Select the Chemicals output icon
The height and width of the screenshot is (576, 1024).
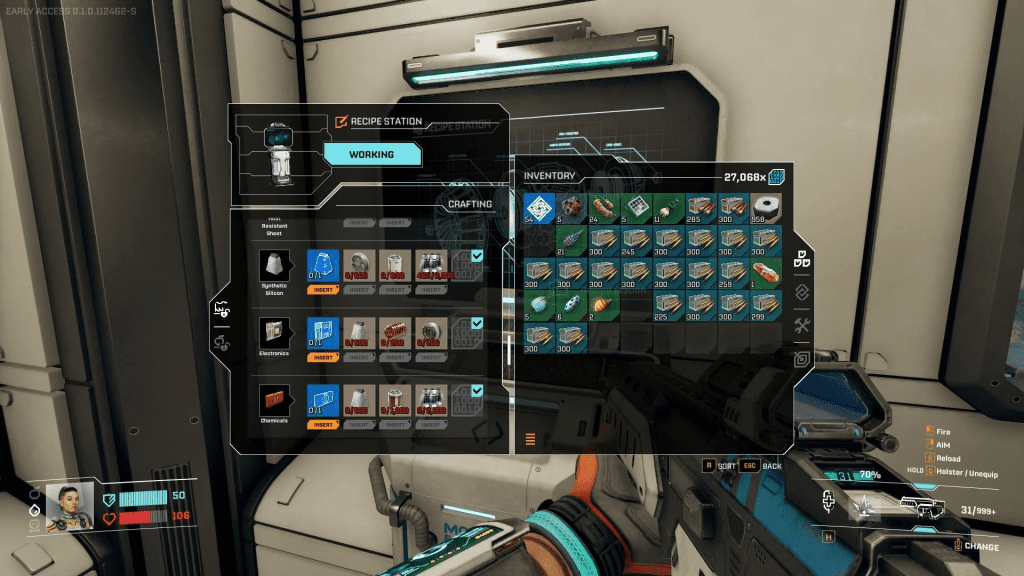pyautogui.click(x=274, y=400)
